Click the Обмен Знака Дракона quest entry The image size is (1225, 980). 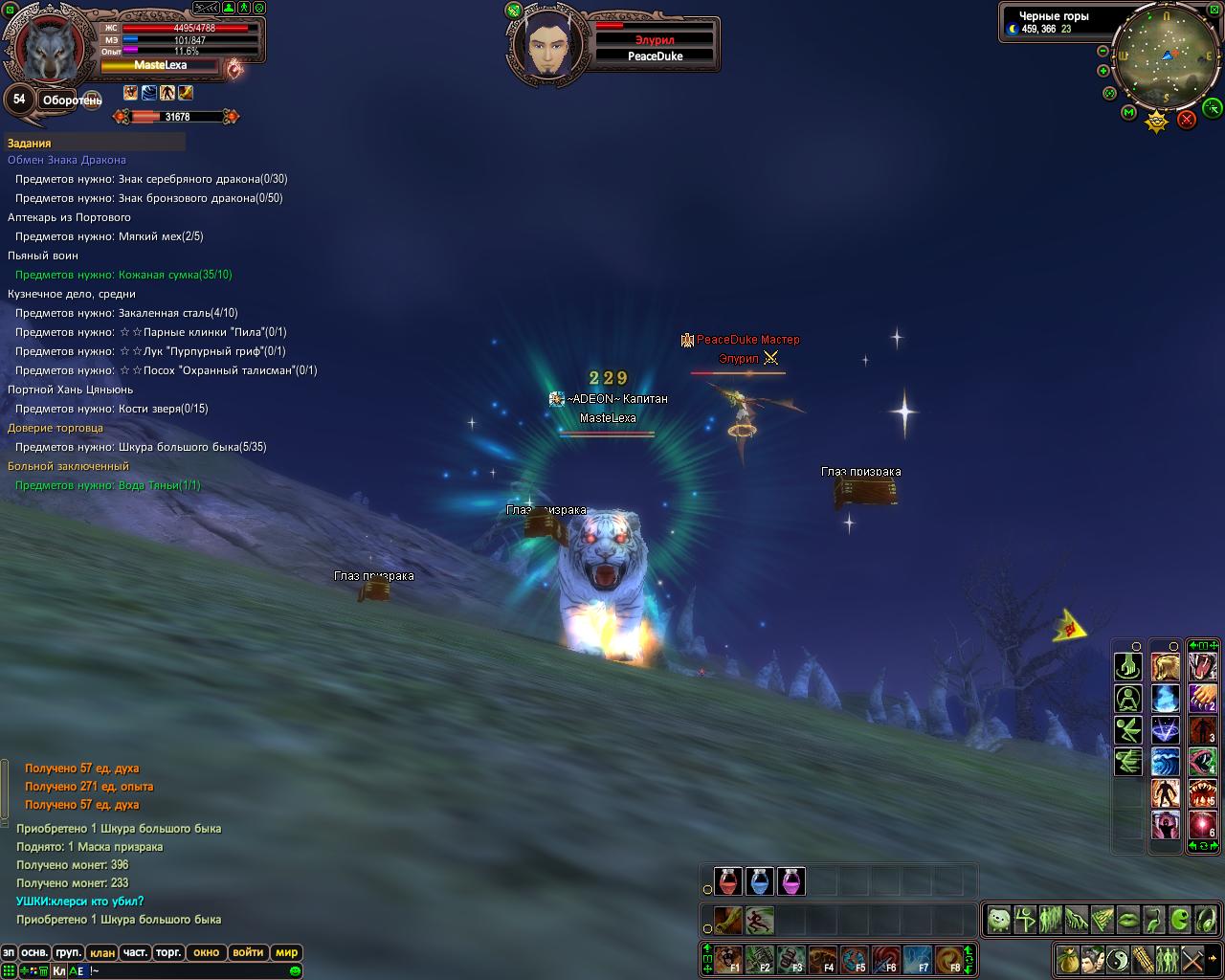pyautogui.click(x=67, y=160)
